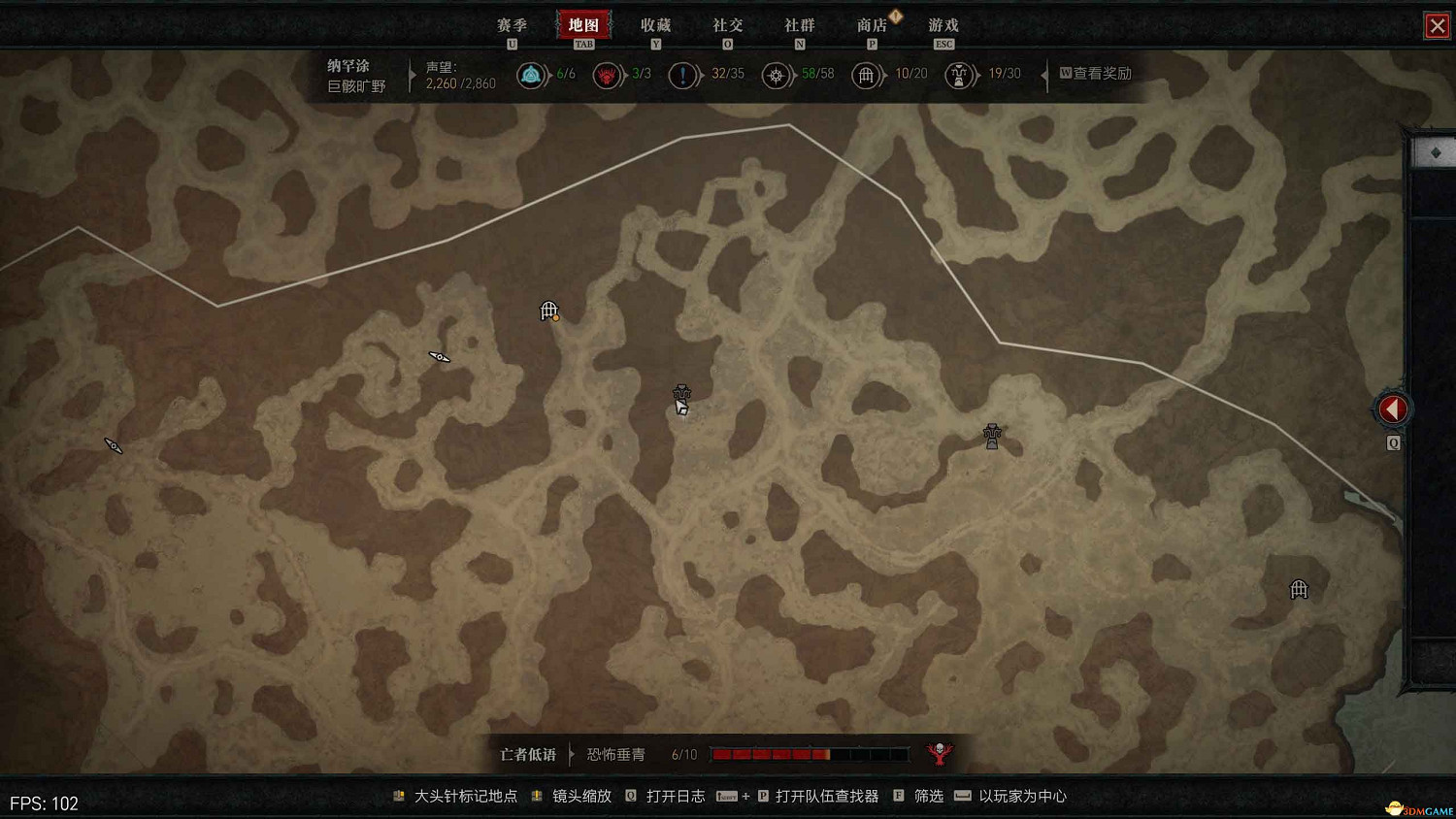The width and height of the screenshot is (1456, 819).
Task: Click the cellar marker with gold coin on map
Action: [546, 311]
